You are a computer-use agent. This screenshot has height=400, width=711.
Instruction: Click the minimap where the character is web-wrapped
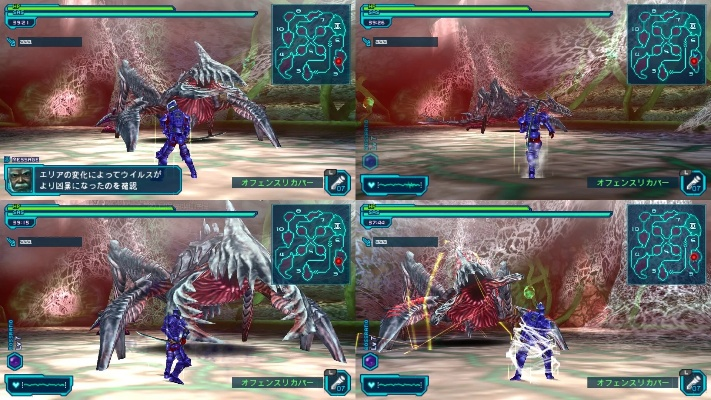click(666, 246)
